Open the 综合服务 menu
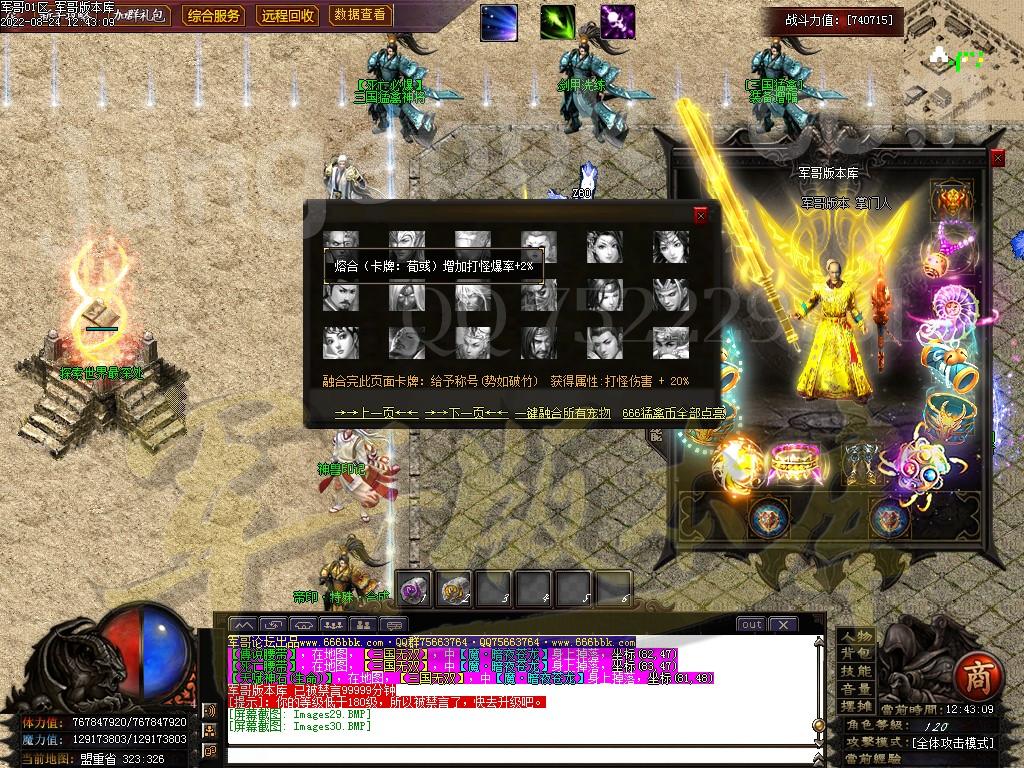 pos(214,15)
